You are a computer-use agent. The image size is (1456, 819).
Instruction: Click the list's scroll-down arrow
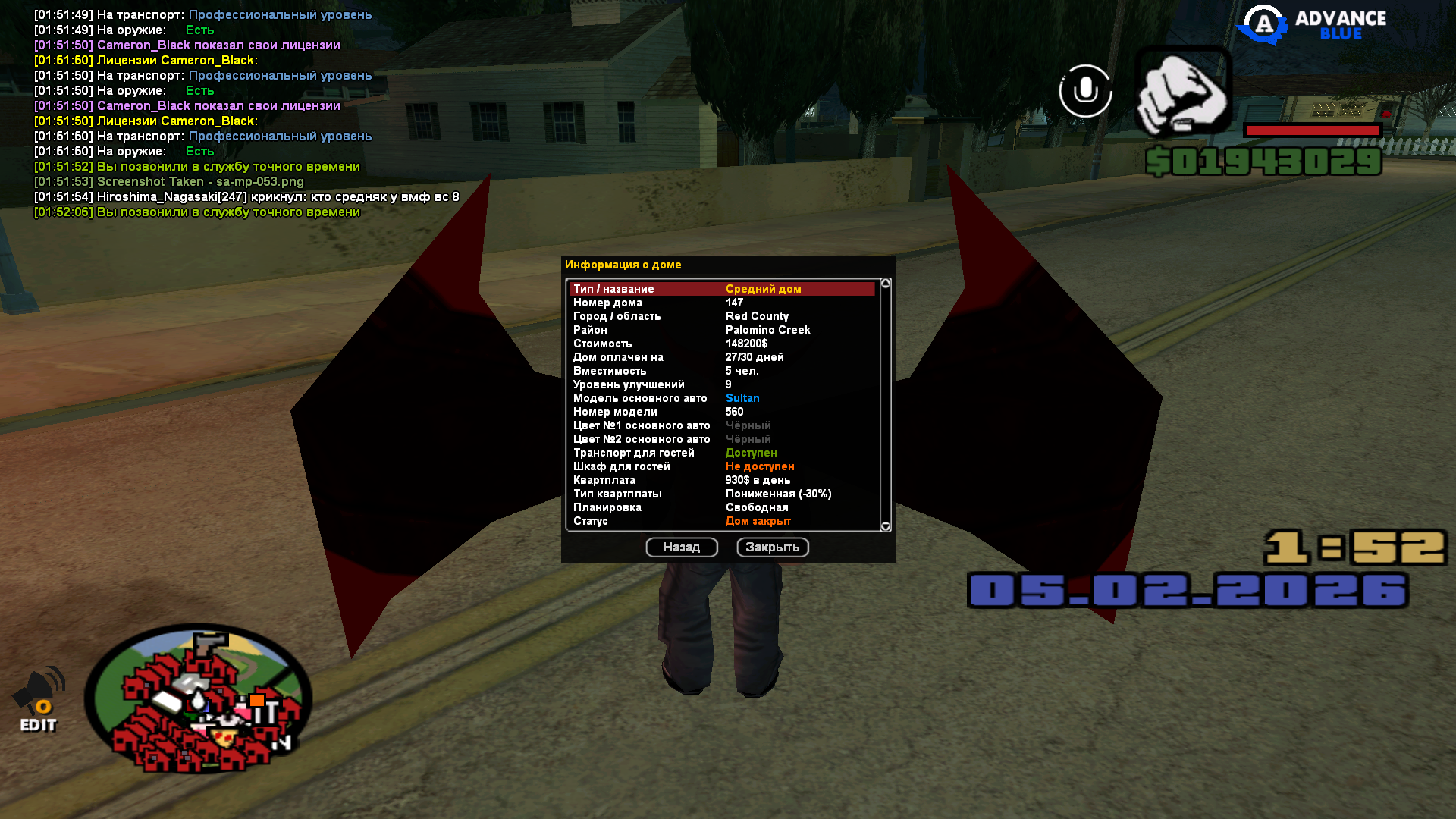point(885,526)
